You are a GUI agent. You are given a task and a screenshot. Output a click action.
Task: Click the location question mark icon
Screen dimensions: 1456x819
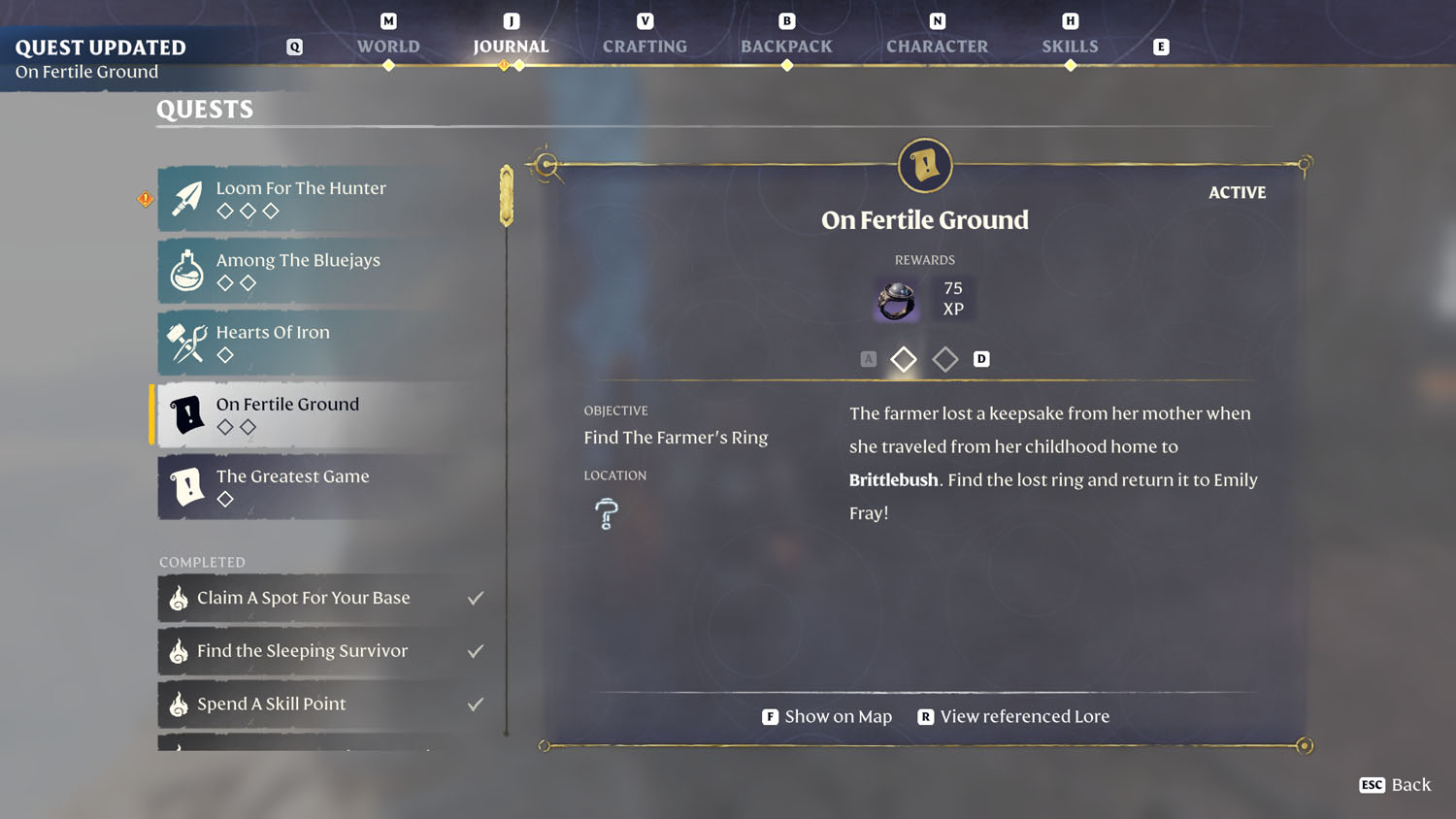(605, 512)
